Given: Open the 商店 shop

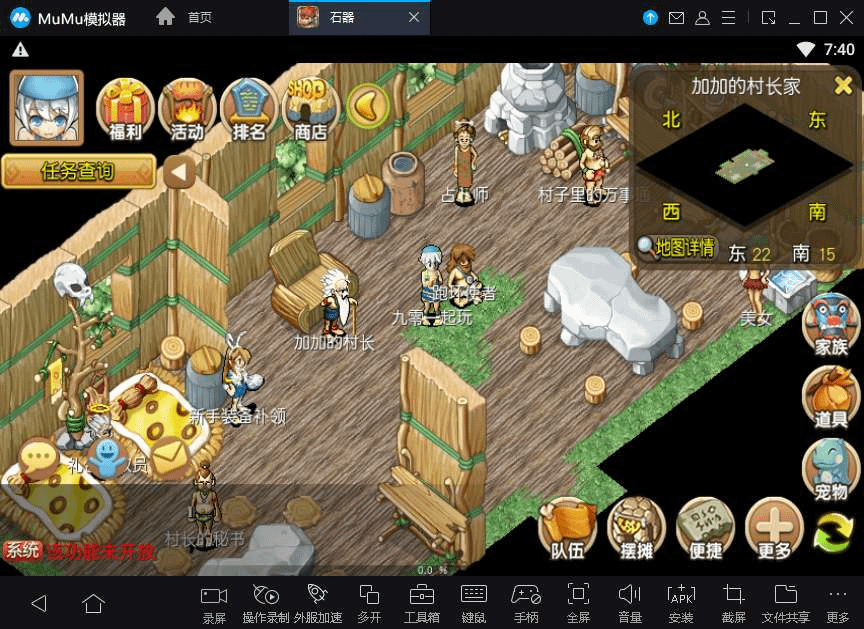Looking at the screenshot, I should click(x=309, y=108).
